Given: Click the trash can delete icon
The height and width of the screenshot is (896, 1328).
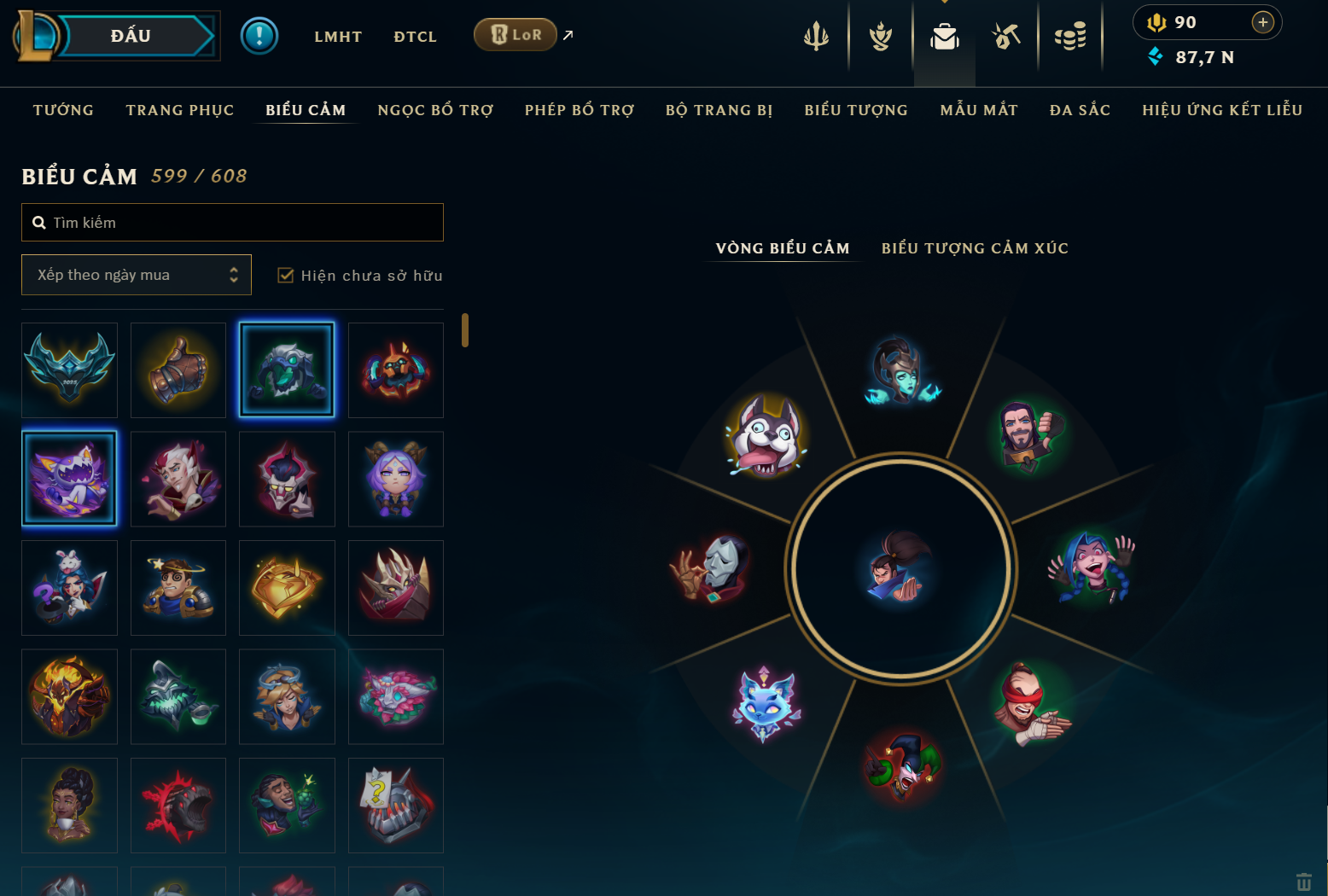Looking at the screenshot, I should (1303, 881).
